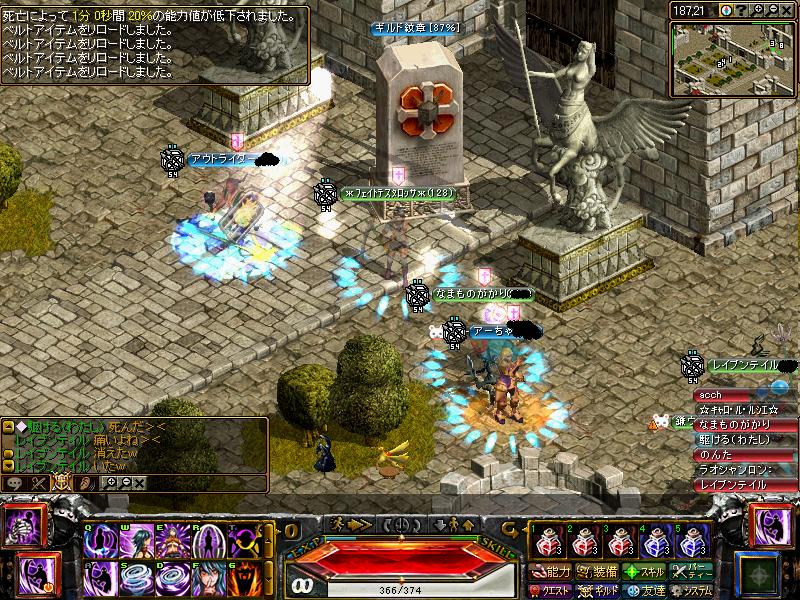800x600 pixels.
Task: Click the minimap in the corner
Action: [x=733, y=57]
